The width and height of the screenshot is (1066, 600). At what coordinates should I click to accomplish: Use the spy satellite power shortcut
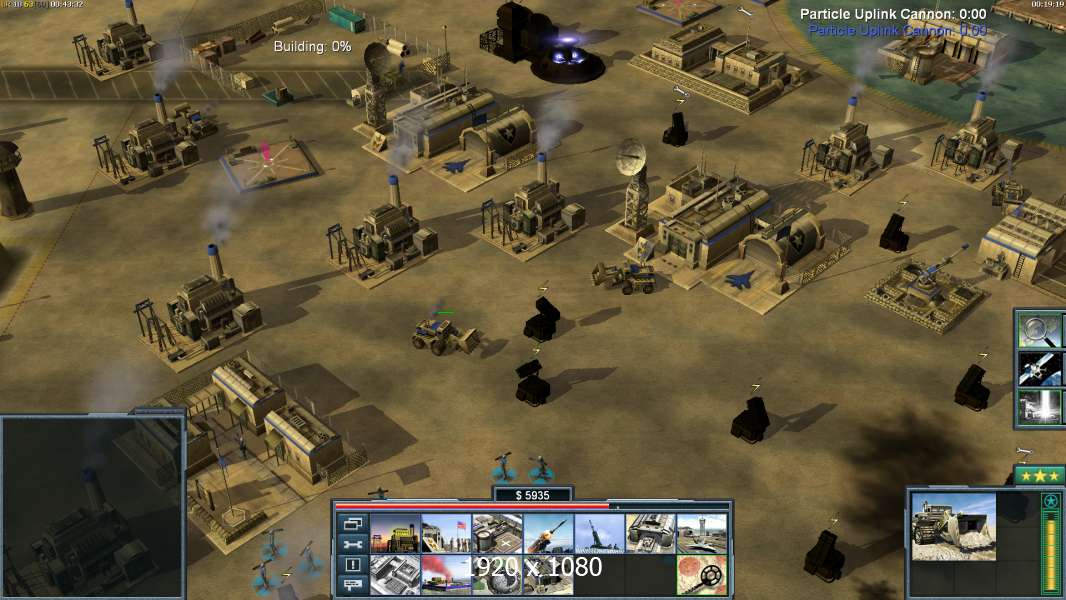click(x=1040, y=368)
